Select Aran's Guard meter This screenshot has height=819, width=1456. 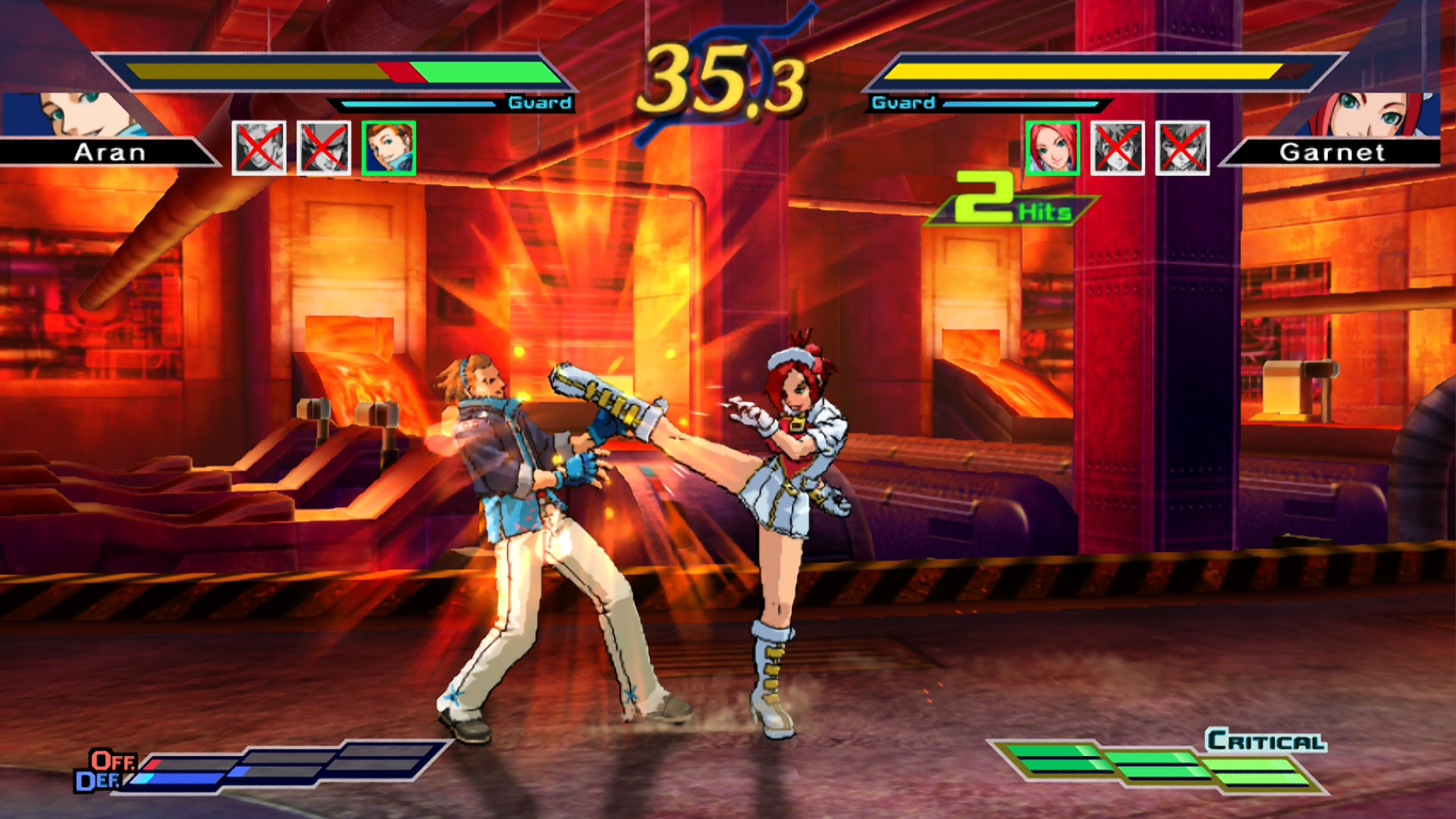pyautogui.click(x=425, y=102)
